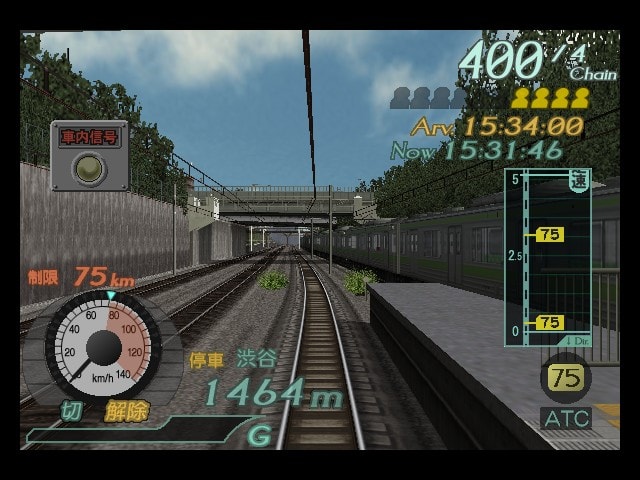Open the track speed-limit chart panel

coord(547,258)
